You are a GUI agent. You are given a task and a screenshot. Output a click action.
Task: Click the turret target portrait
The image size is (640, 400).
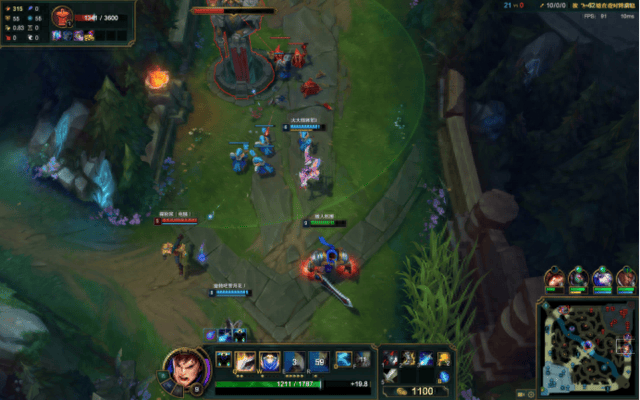pos(61,17)
